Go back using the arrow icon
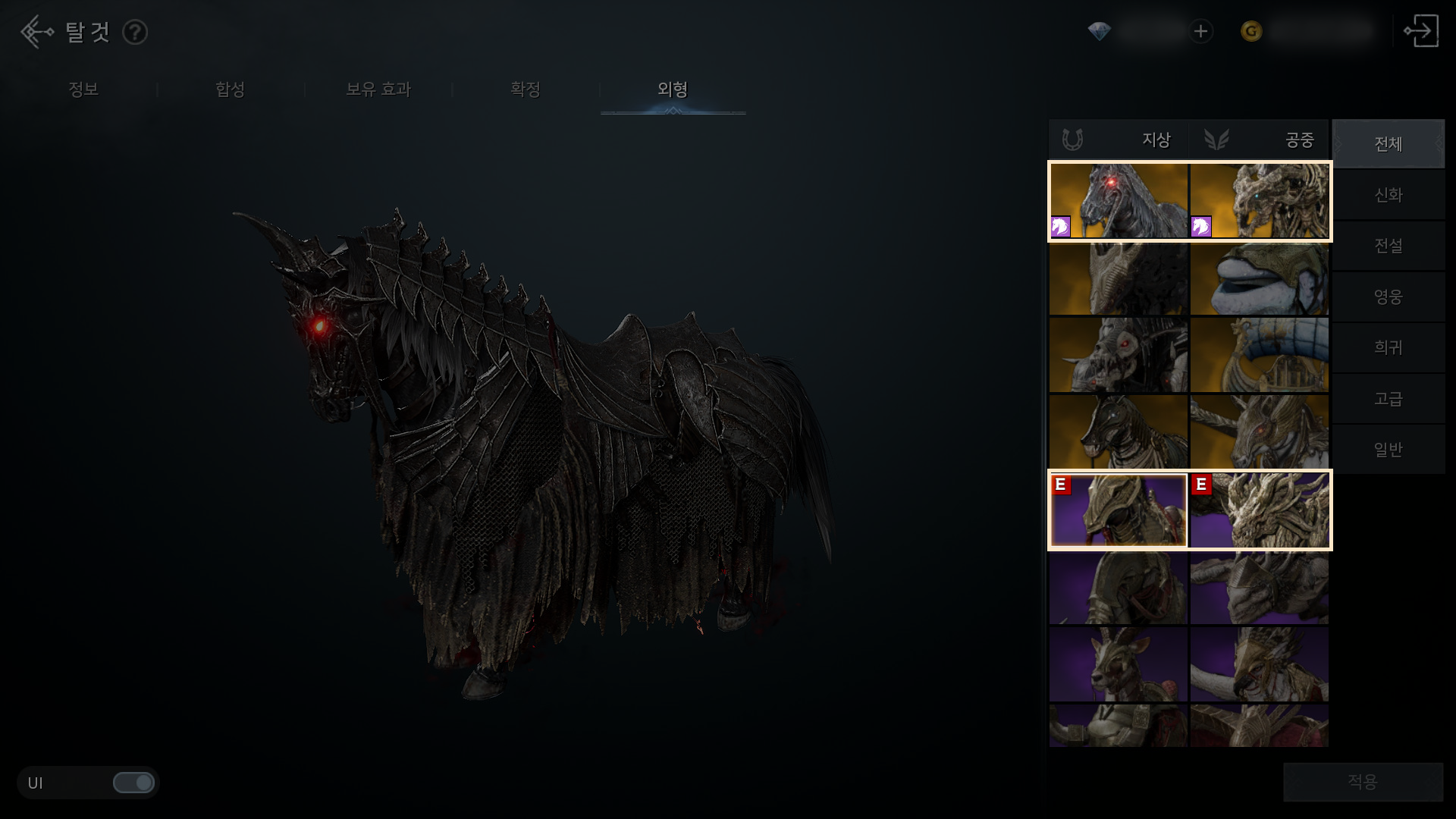Image resolution: width=1456 pixels, height=819 pixels. click(36, 32)
